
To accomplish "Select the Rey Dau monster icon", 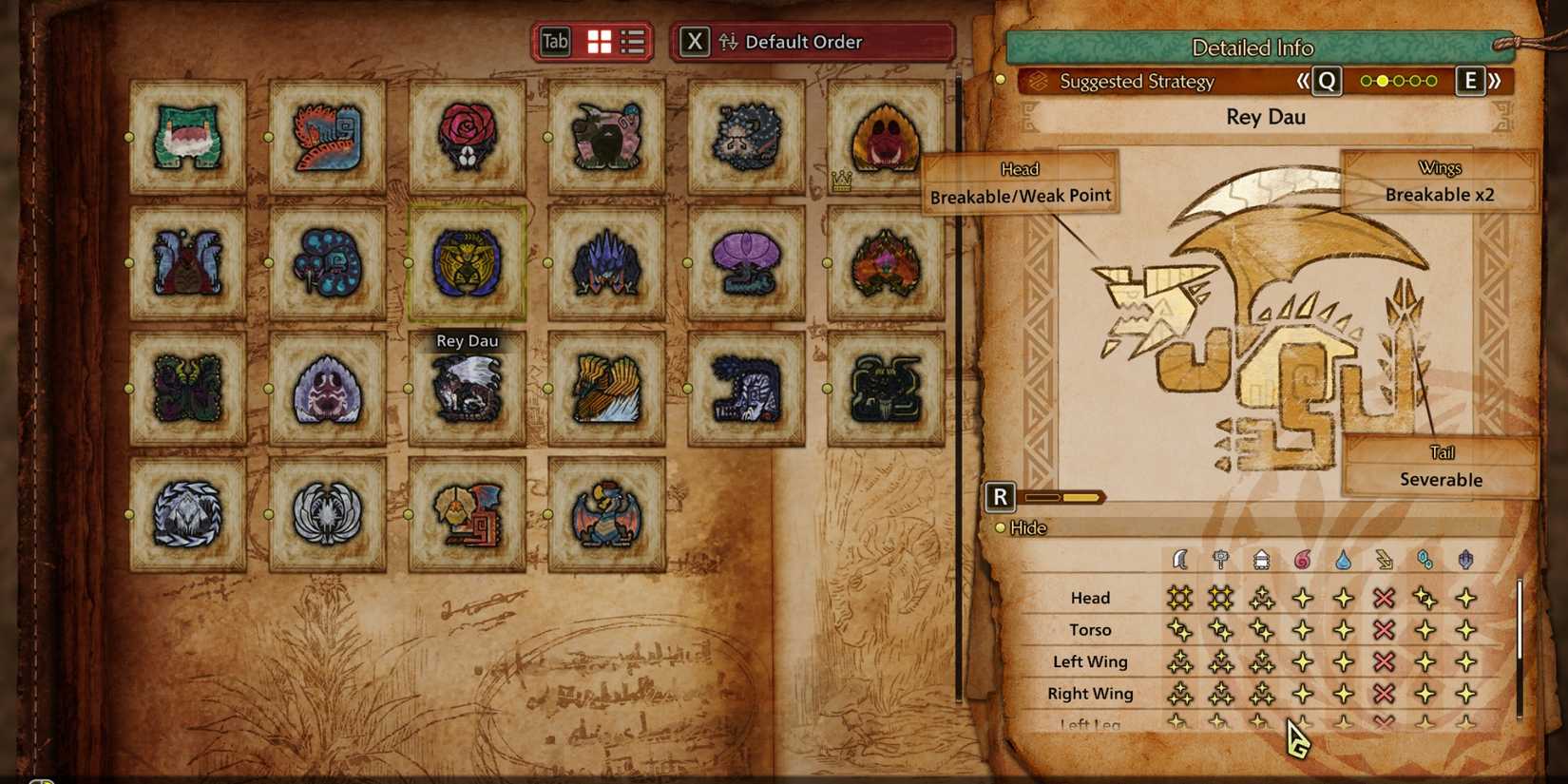I will tap(468, 390).
